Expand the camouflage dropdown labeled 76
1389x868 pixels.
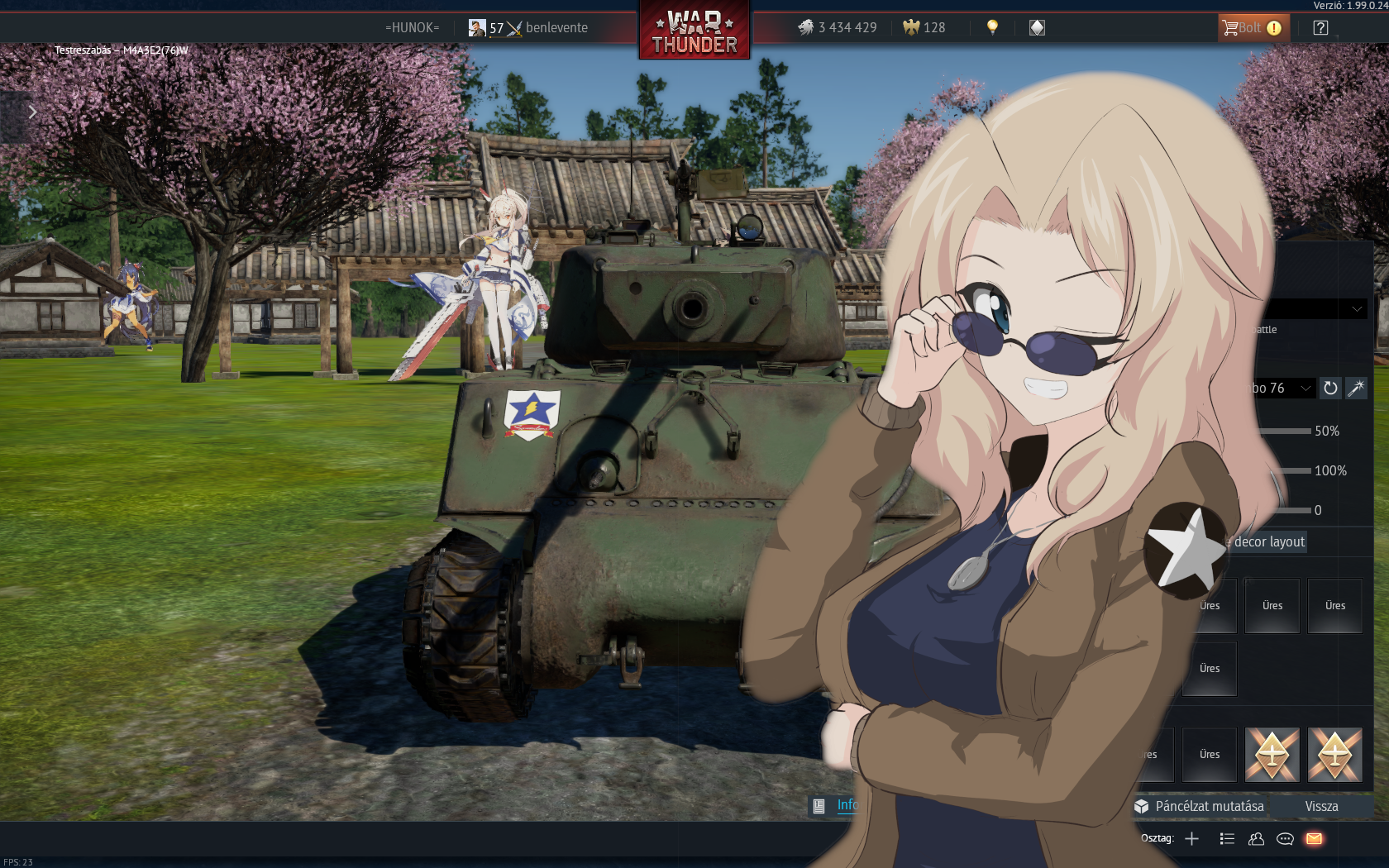tap(1305, 388)
